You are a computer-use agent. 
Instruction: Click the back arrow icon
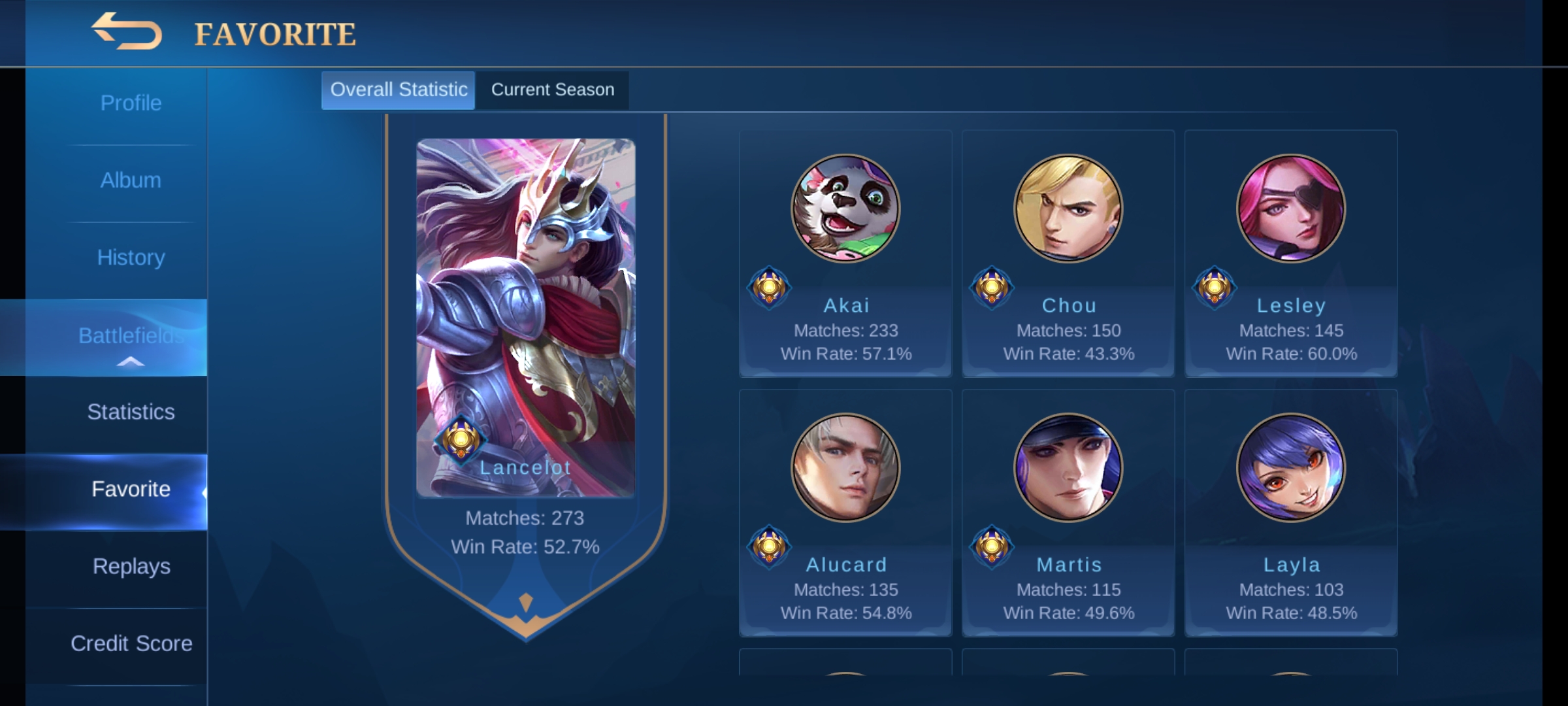point(127,33)
